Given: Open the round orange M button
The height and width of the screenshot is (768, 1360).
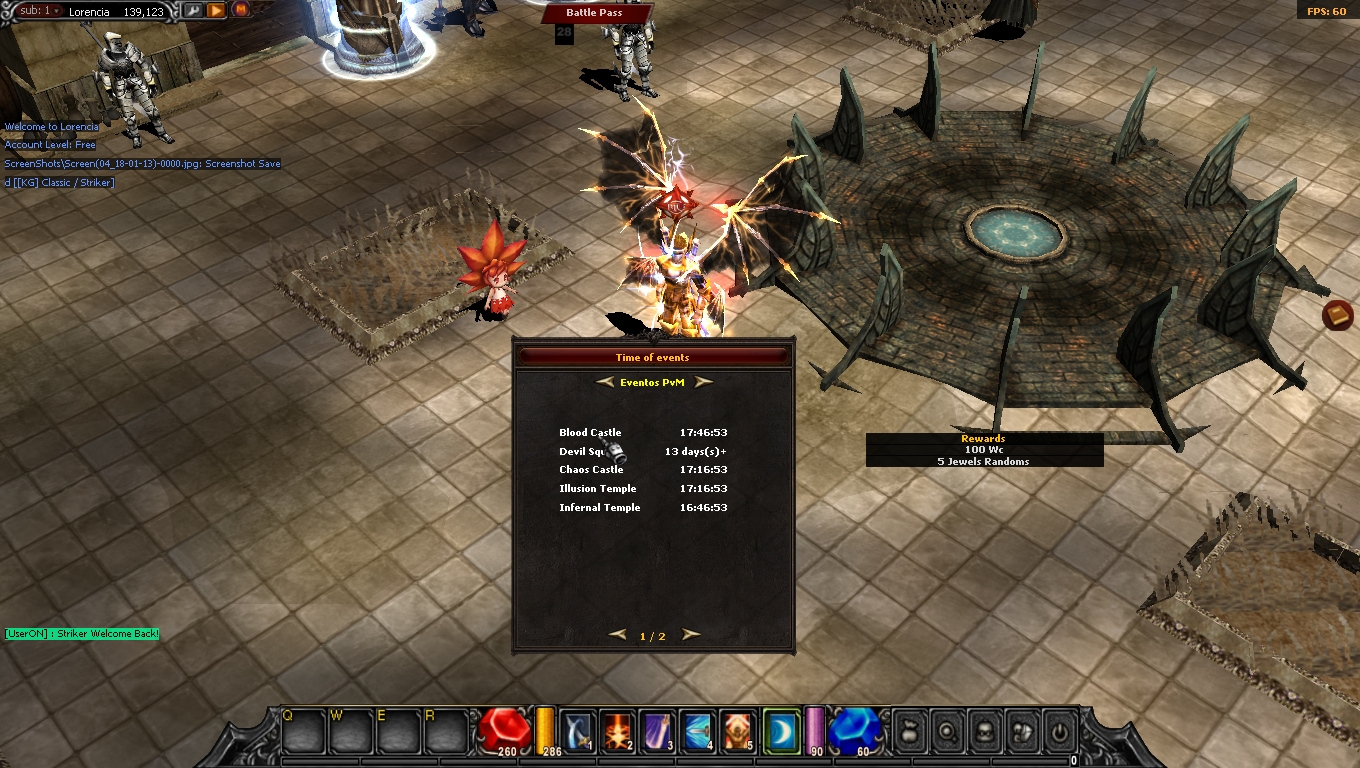Looking at the screenshot, I should click(x=241, y=10).
